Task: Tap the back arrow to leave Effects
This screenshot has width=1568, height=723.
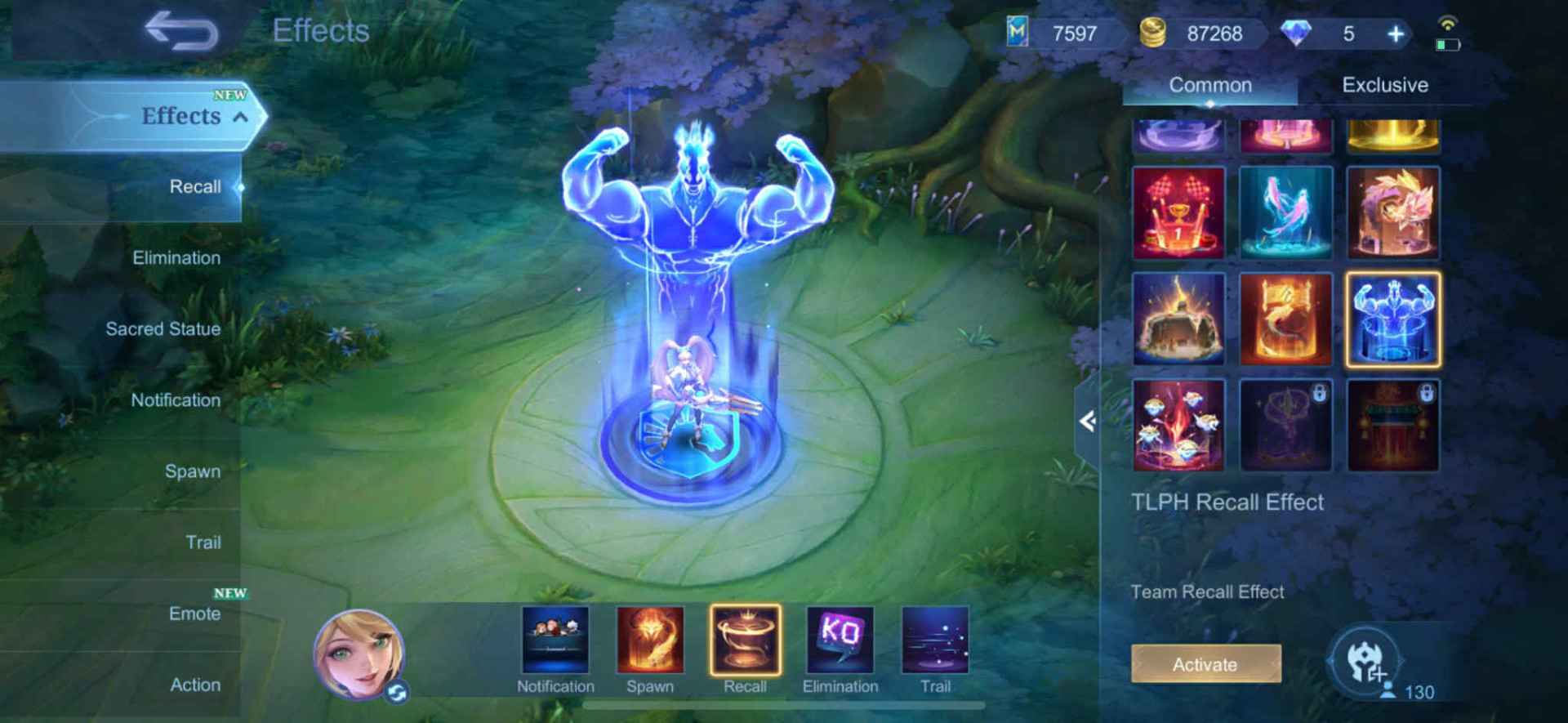Action: 181,31
